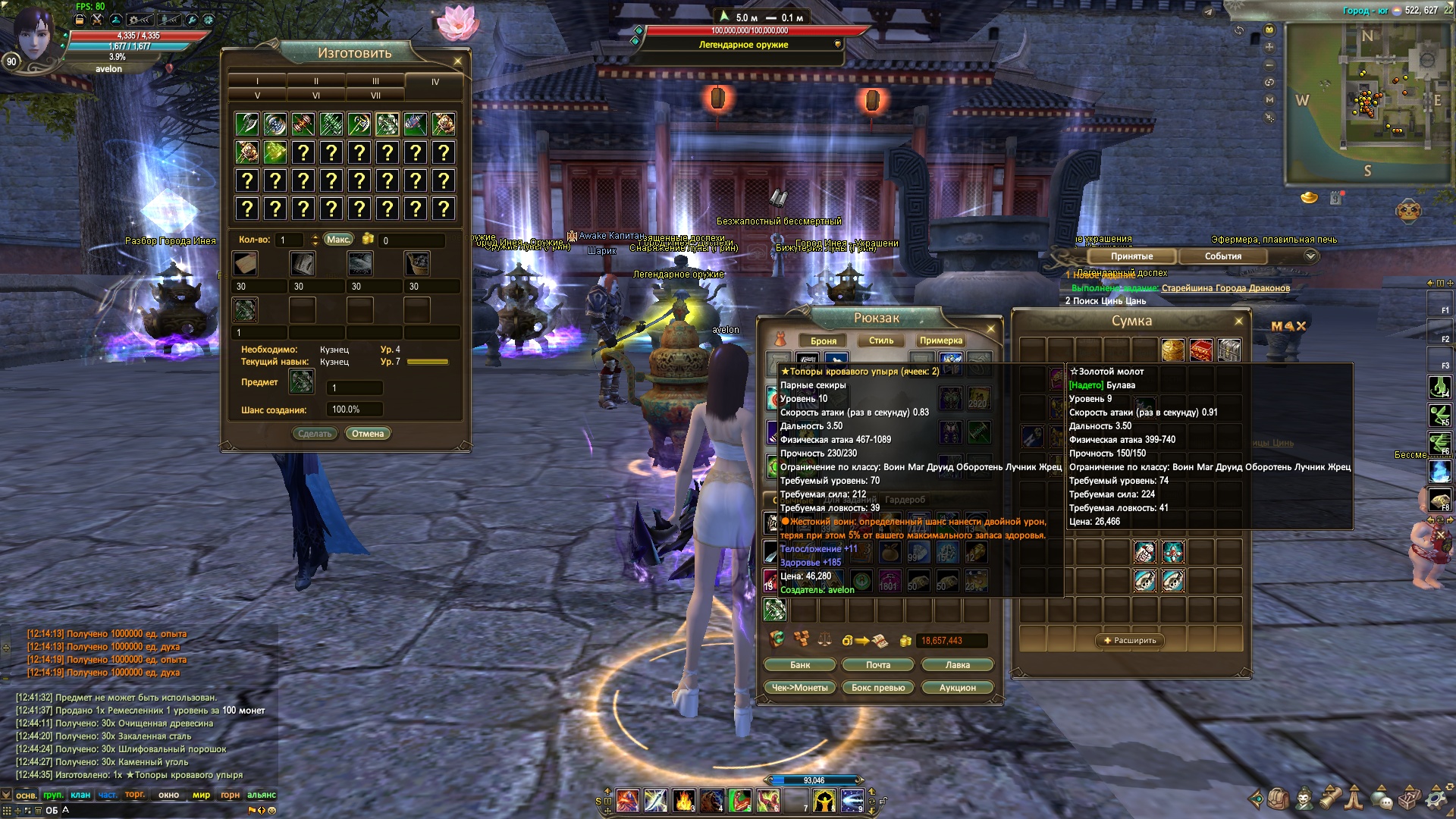Cancel crafting with Отмена button

pos(368,434)
